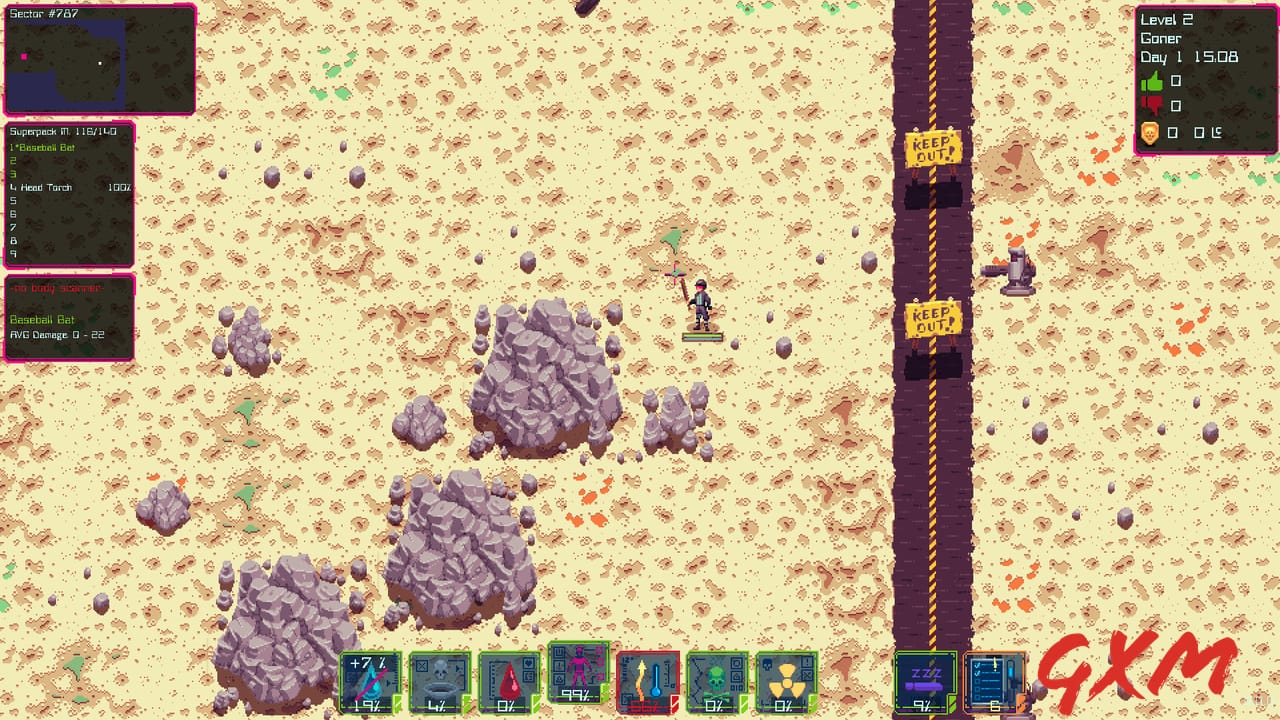Open the hydration status icon showing 19%

pos(372,682)
